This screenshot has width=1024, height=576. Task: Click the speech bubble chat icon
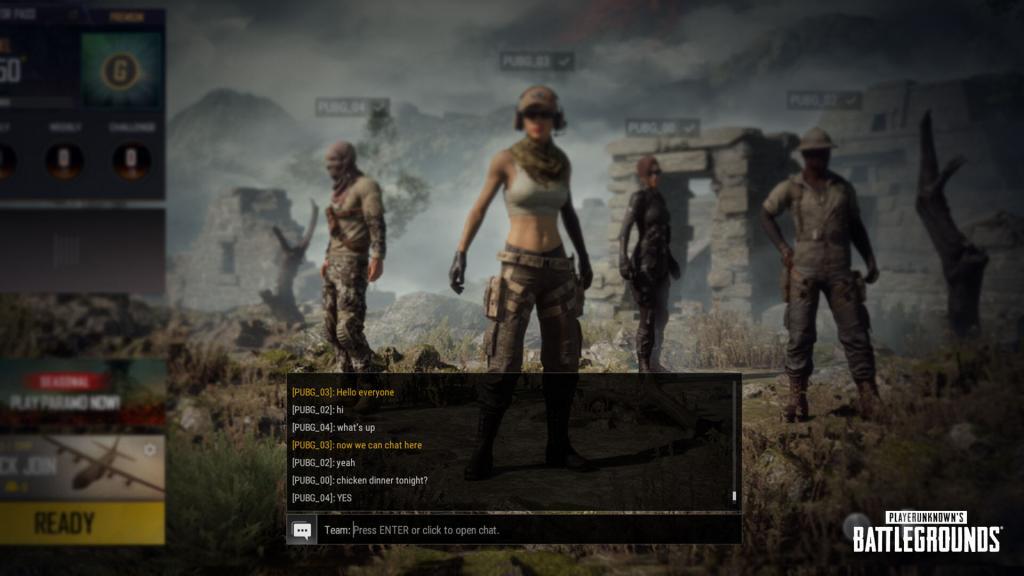tap(302, 530)
